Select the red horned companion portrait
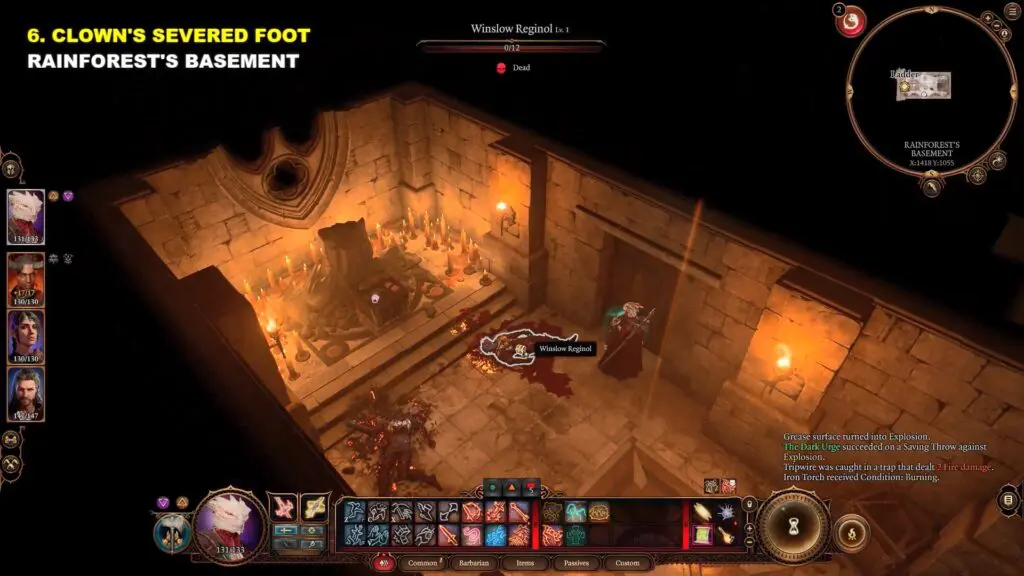The image size is (1024, 576). (x=26, y=279)
